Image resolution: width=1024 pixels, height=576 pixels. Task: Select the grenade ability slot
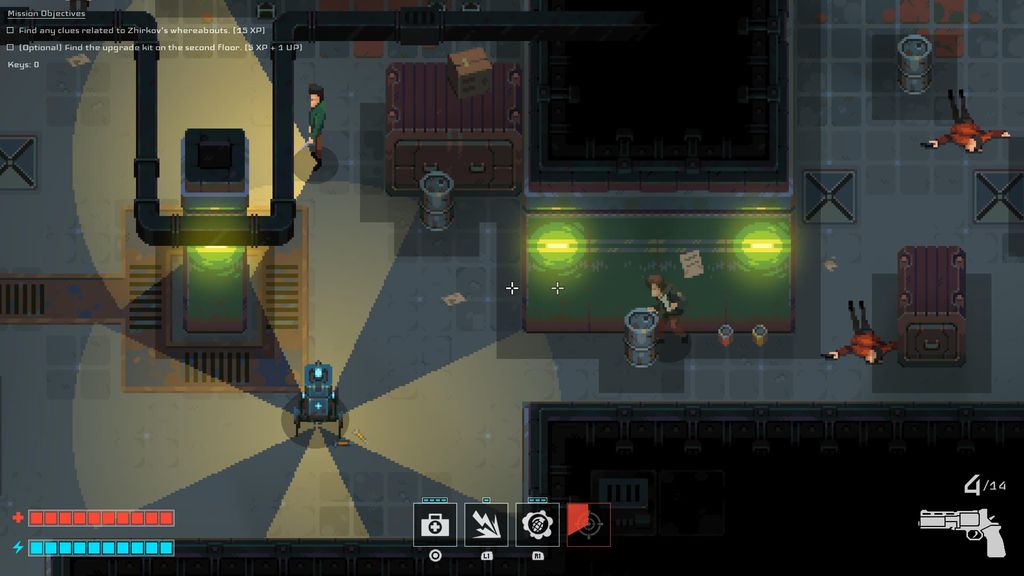pyautogui.click(x=537, y=525)
